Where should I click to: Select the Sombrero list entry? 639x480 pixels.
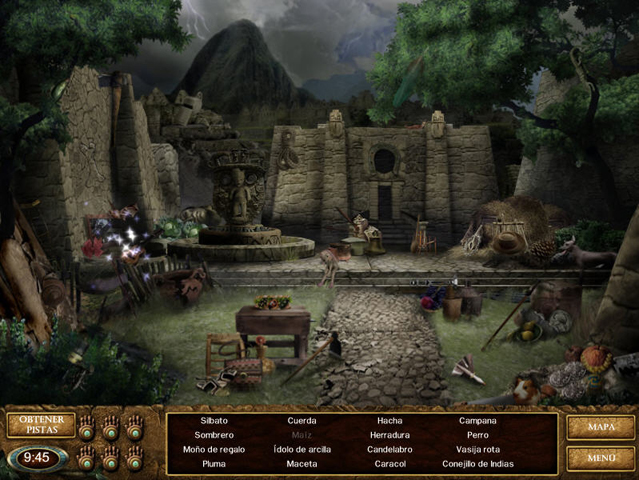click(x=214, y=435)
